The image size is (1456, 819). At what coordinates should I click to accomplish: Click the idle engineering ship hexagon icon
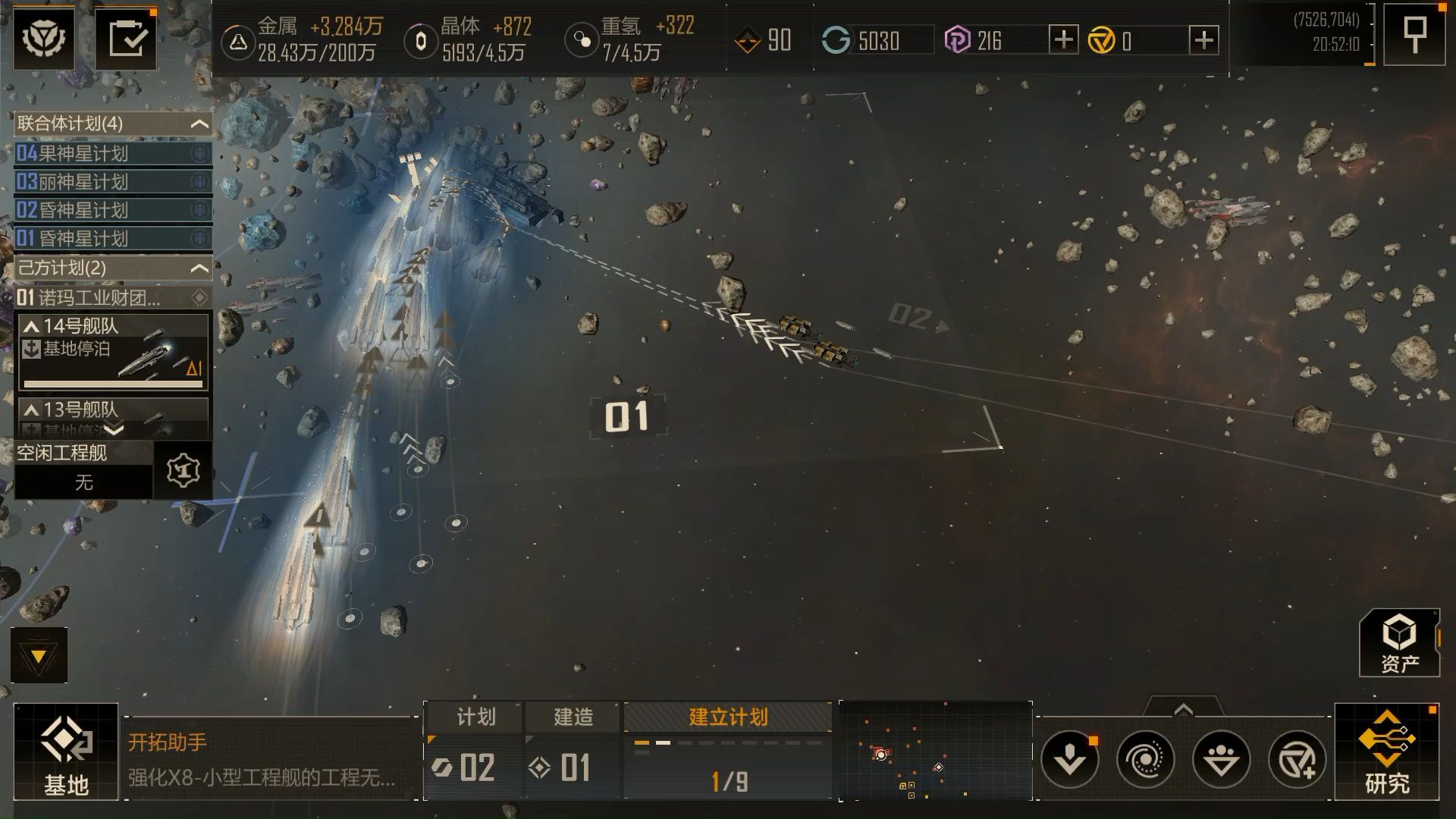click(183, 471)
